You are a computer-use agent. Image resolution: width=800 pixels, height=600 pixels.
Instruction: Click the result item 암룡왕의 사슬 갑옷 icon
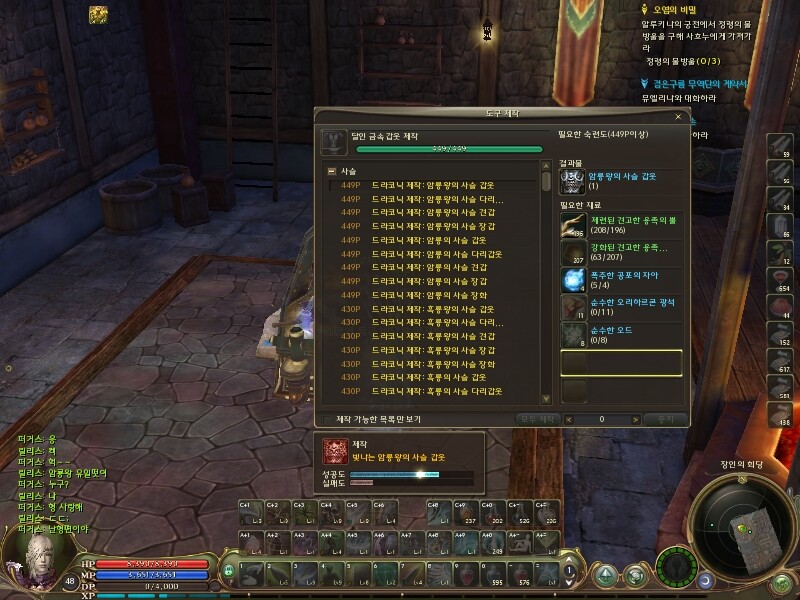point(572,181)
